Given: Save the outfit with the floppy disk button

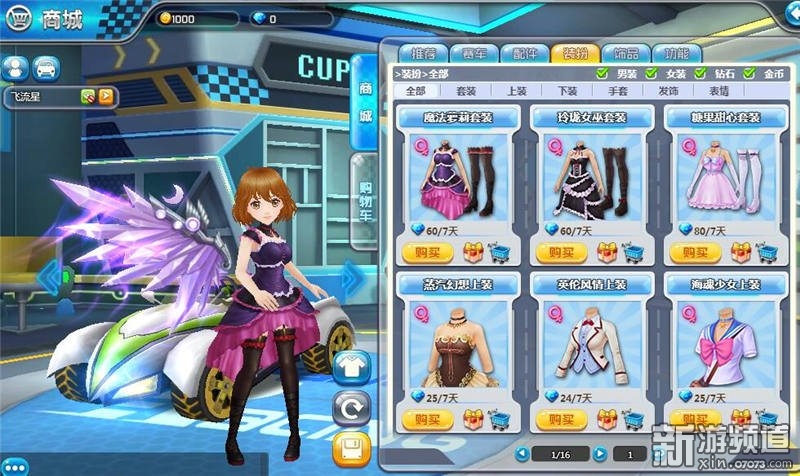Looking at the screenshot, I should pos(351,447).
